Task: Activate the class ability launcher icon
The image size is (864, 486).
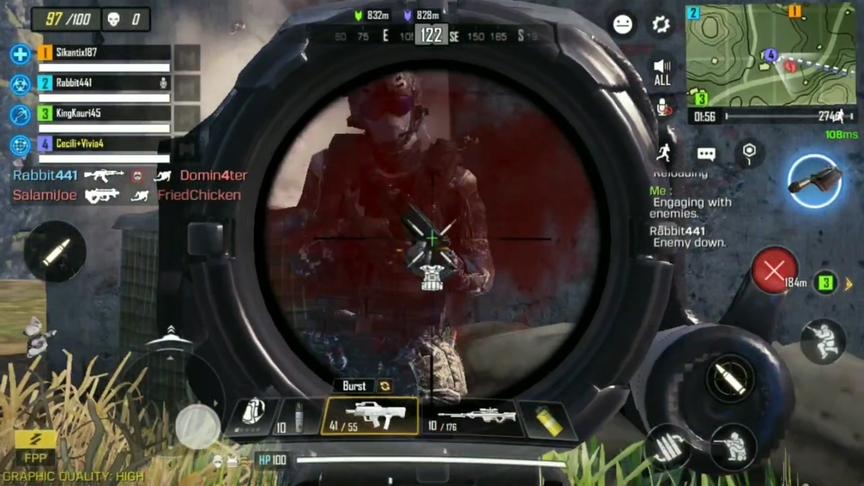Action: [x=814, y=181]
